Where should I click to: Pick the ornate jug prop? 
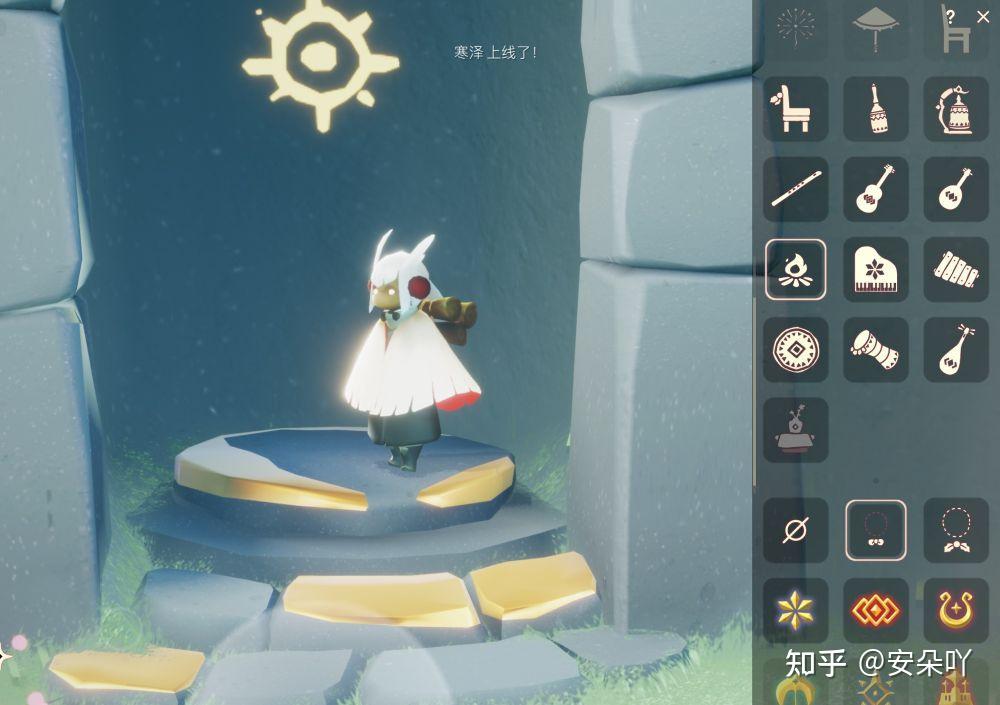(956, 109)
